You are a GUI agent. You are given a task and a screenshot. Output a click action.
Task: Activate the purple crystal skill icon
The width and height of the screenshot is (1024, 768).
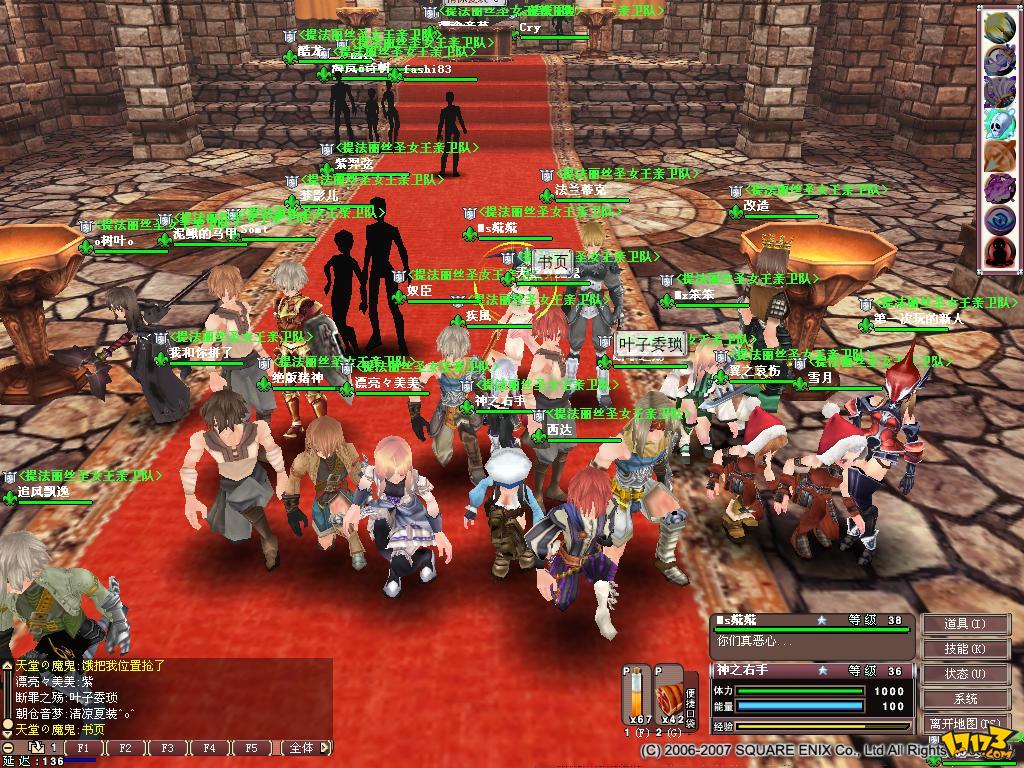[1000, 188]
